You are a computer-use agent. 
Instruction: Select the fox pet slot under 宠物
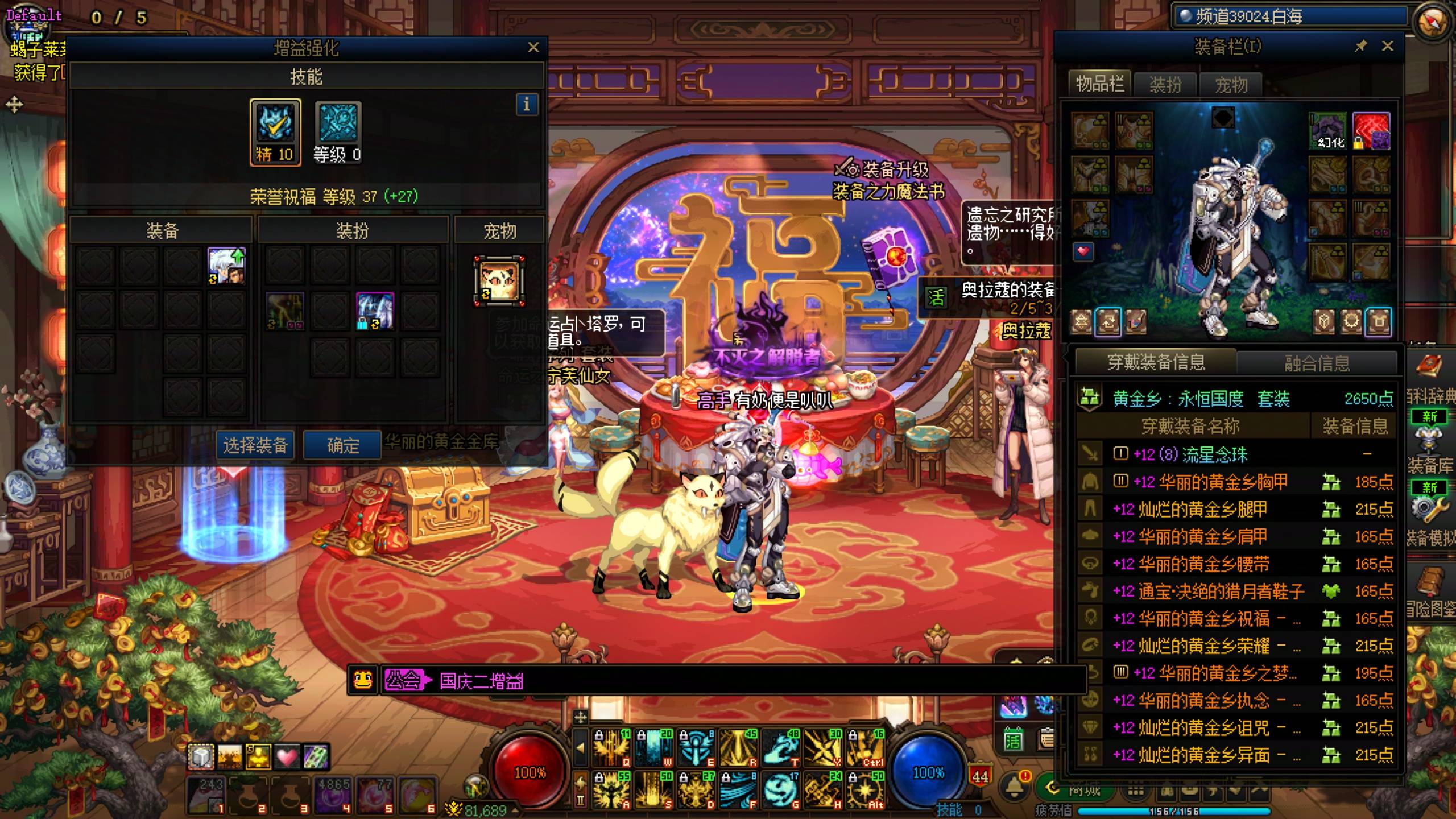click(x=499, y=281)
